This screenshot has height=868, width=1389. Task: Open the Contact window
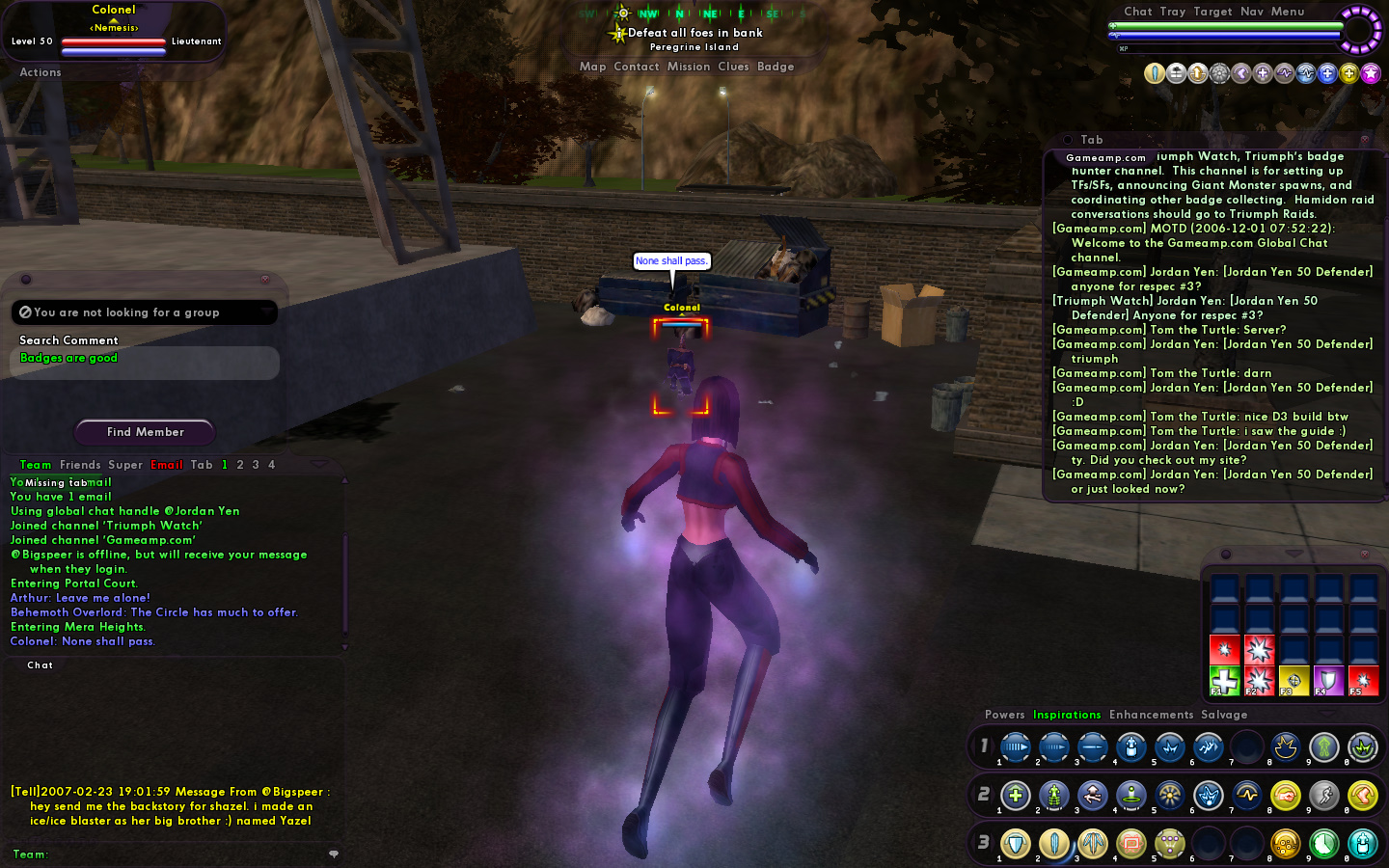tap(636, 67)
